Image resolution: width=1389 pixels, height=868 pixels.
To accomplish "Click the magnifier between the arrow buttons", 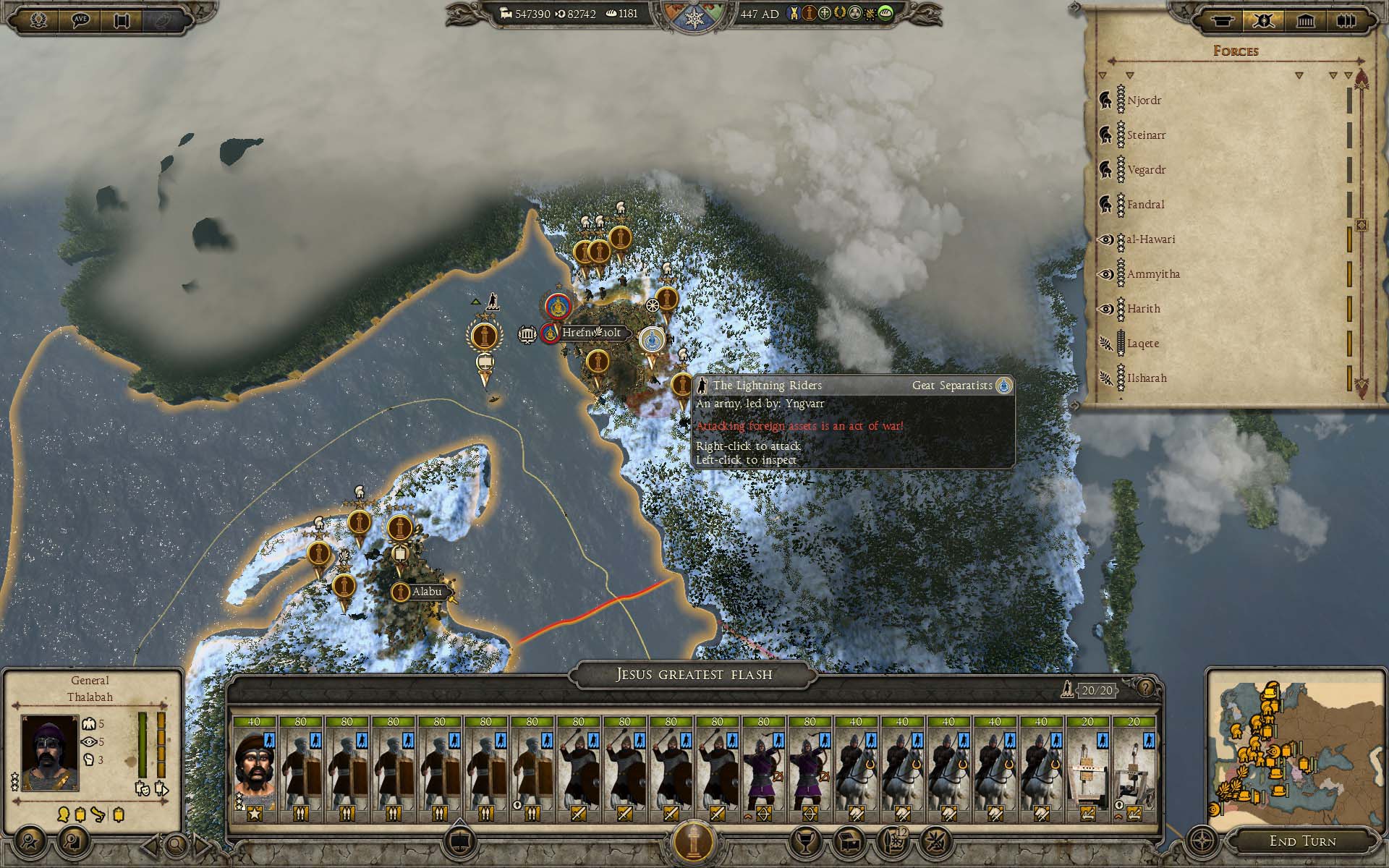I will click(175, 843).
